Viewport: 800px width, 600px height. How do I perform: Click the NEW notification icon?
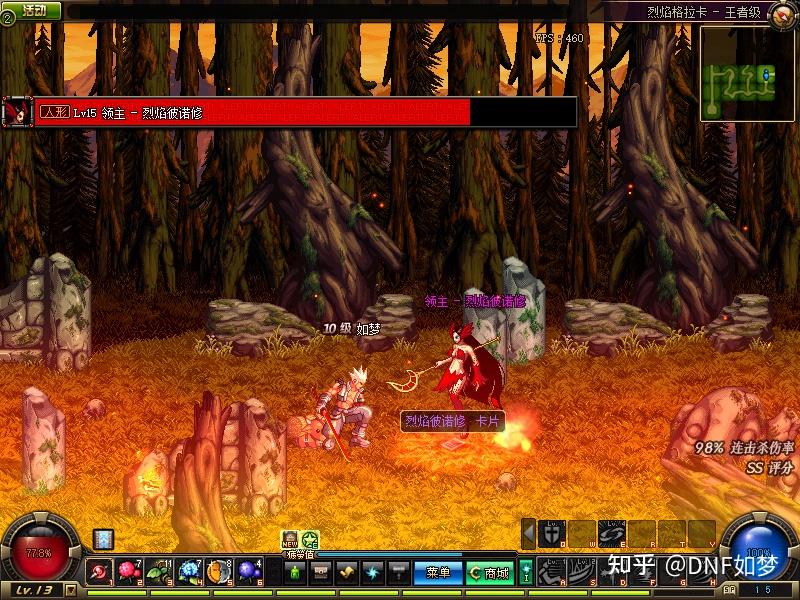click(290, 540)
